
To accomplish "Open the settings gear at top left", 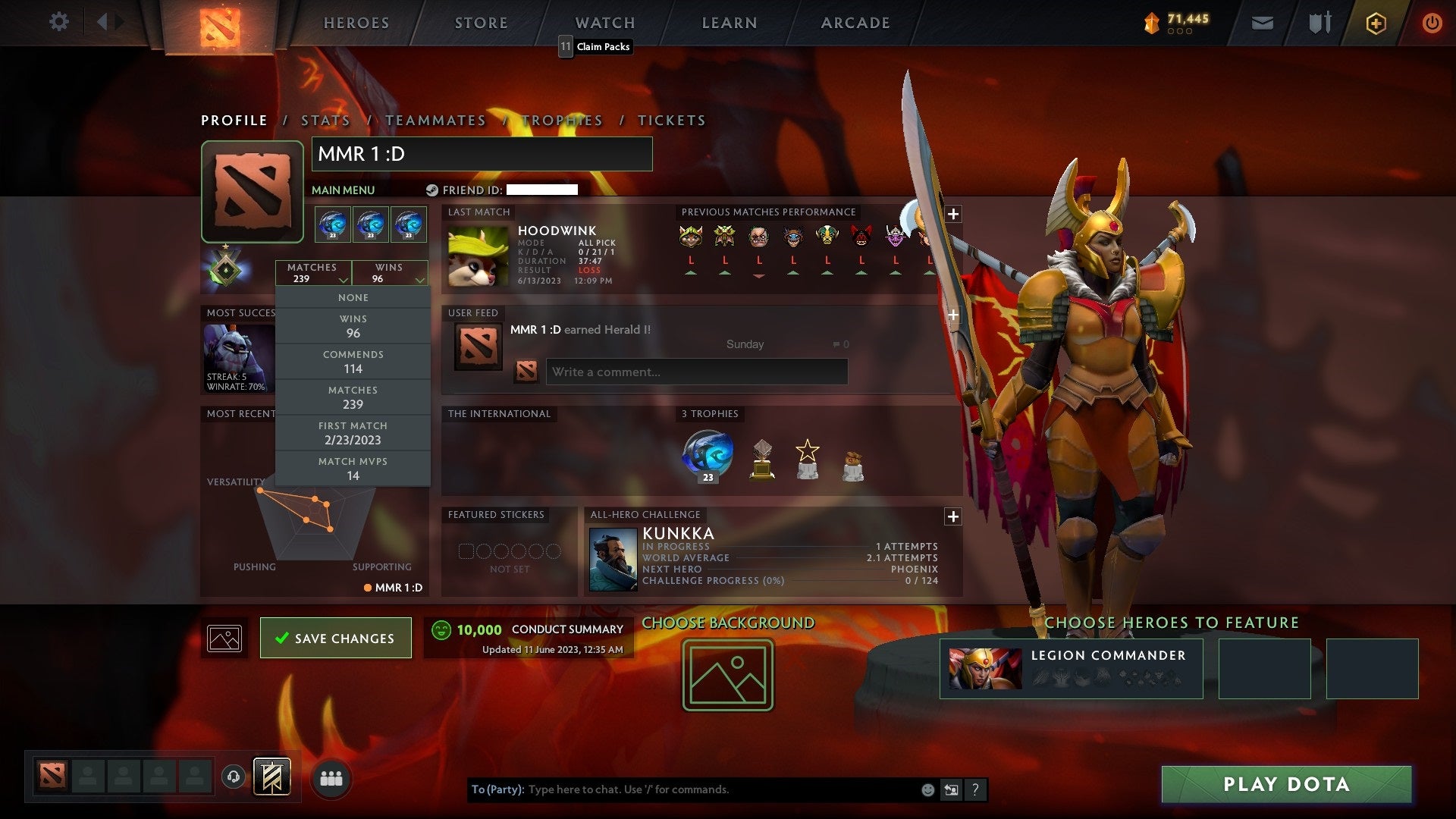I will click(x=58, y=22).
